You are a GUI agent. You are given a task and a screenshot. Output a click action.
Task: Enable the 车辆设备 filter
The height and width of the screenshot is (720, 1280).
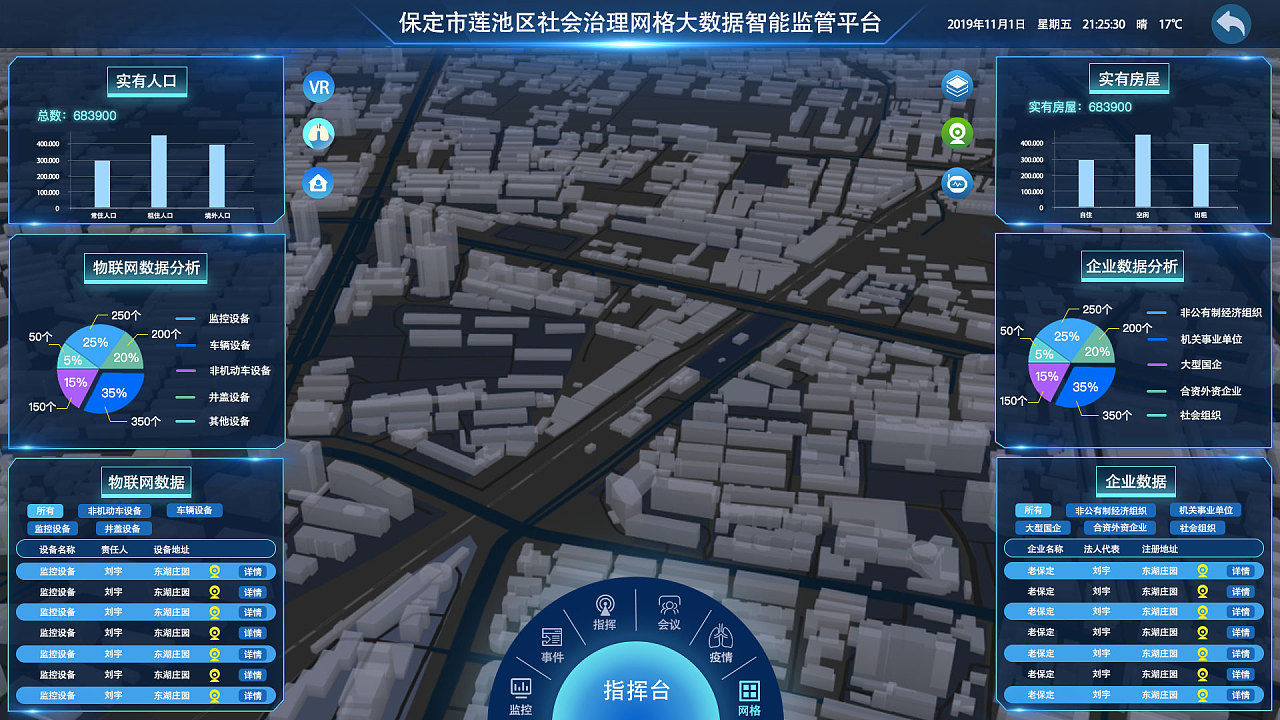(x=197, y=510)
